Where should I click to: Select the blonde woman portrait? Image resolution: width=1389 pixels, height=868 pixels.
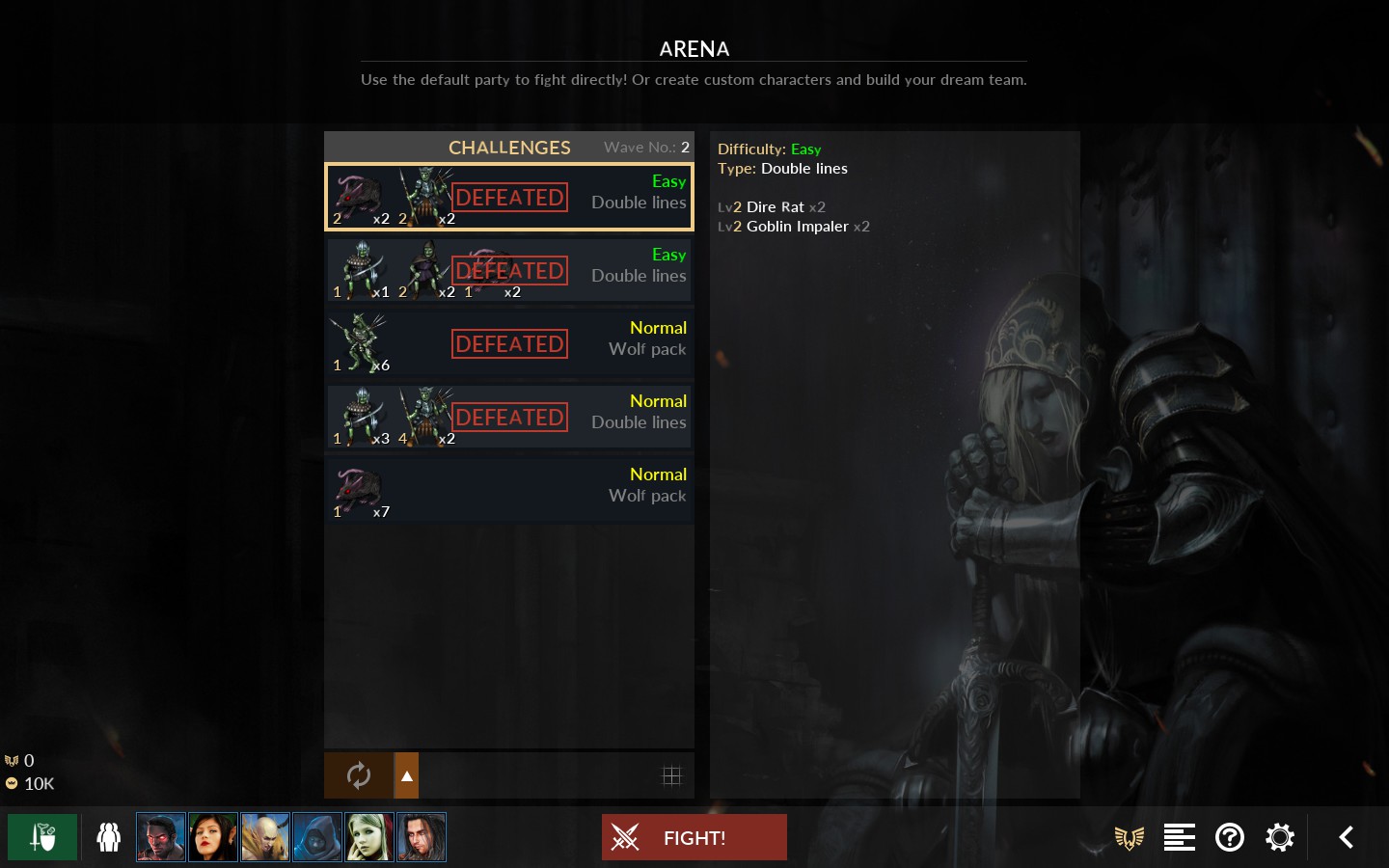pos(369,837)
